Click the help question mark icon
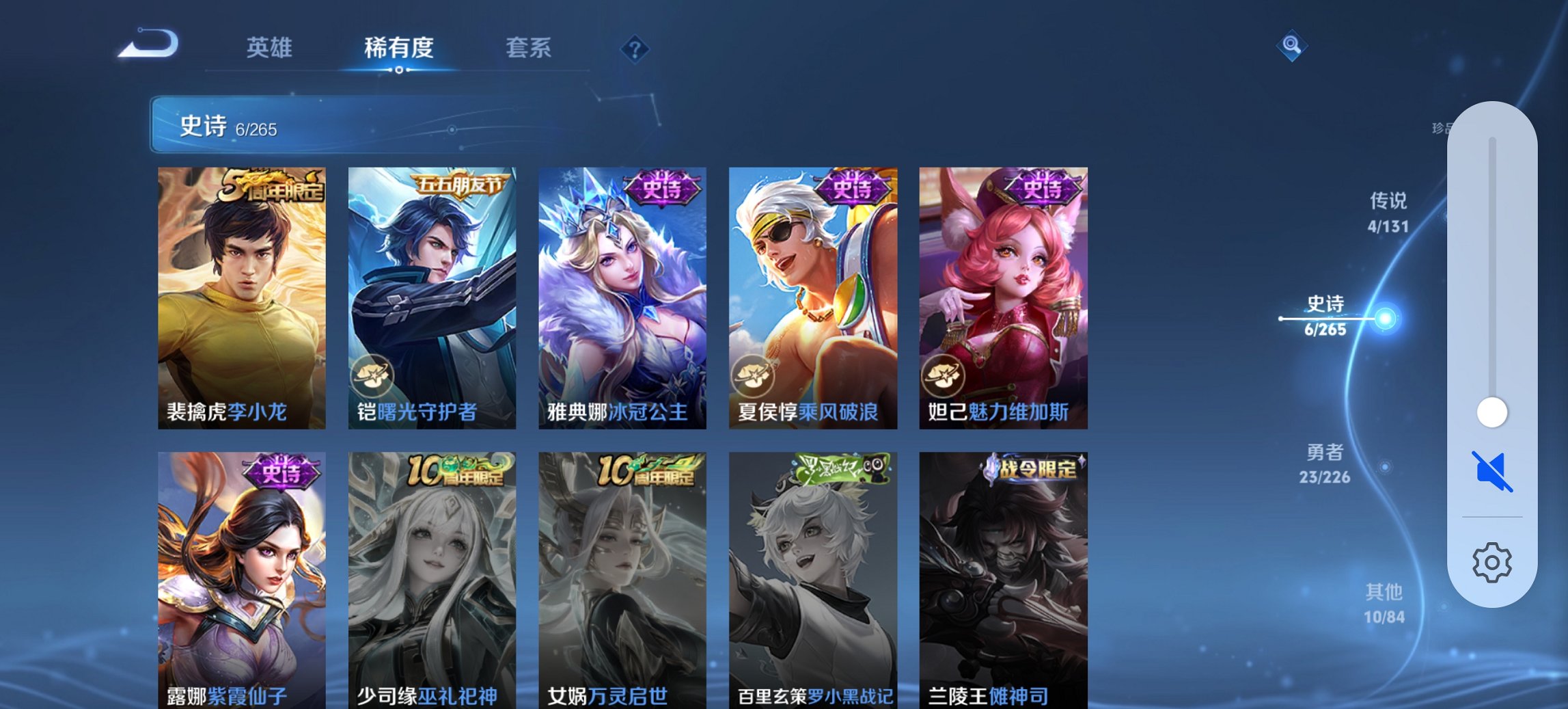 pyautogui.click(x=634, y=49)
